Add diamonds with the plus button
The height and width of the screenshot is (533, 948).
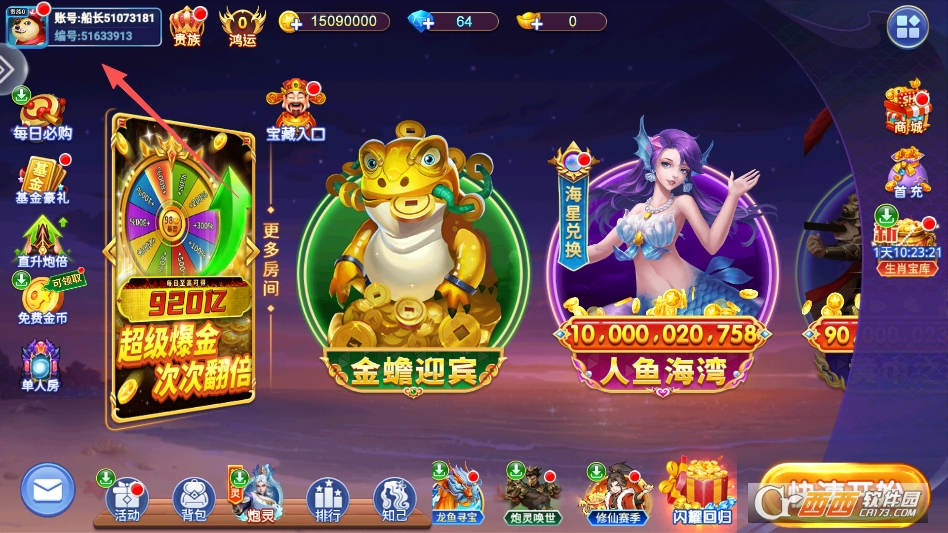click(421, 22)
